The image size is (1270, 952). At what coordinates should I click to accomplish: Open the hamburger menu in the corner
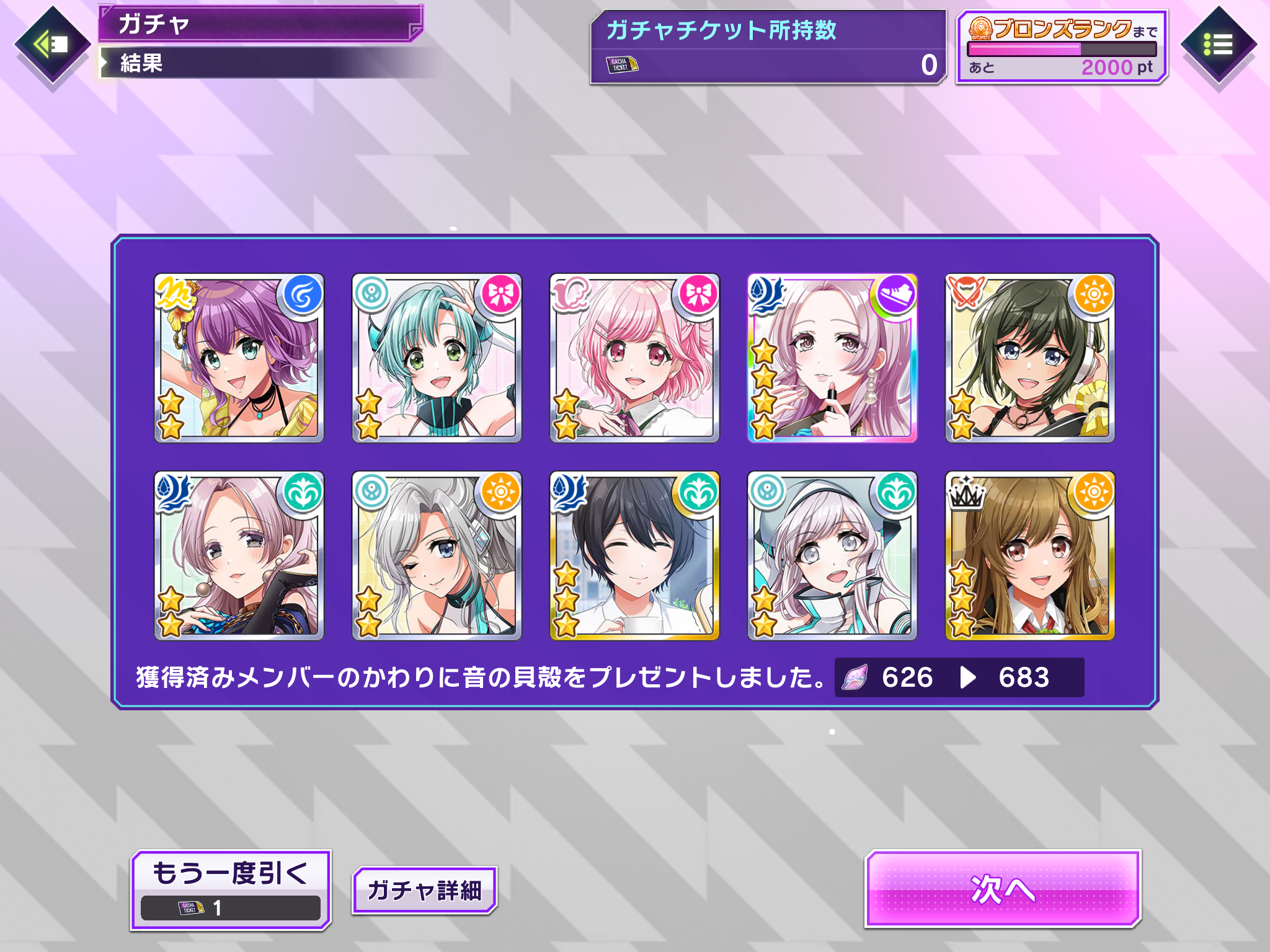1218,45
